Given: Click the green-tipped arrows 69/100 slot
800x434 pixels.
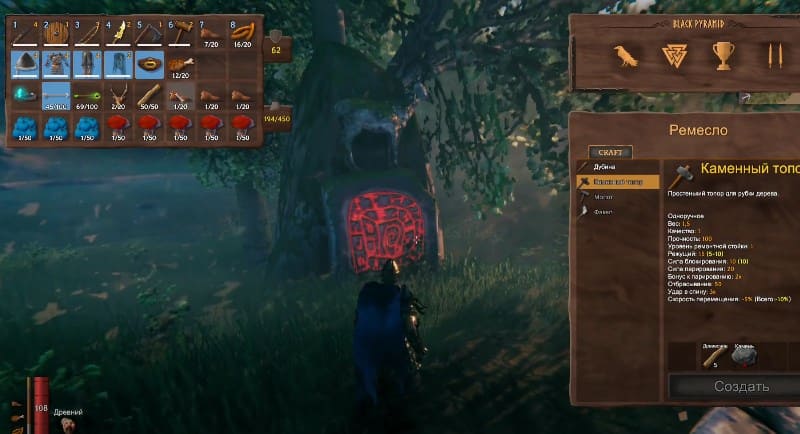Looking at the screenshot, I should tap(88, 96).
